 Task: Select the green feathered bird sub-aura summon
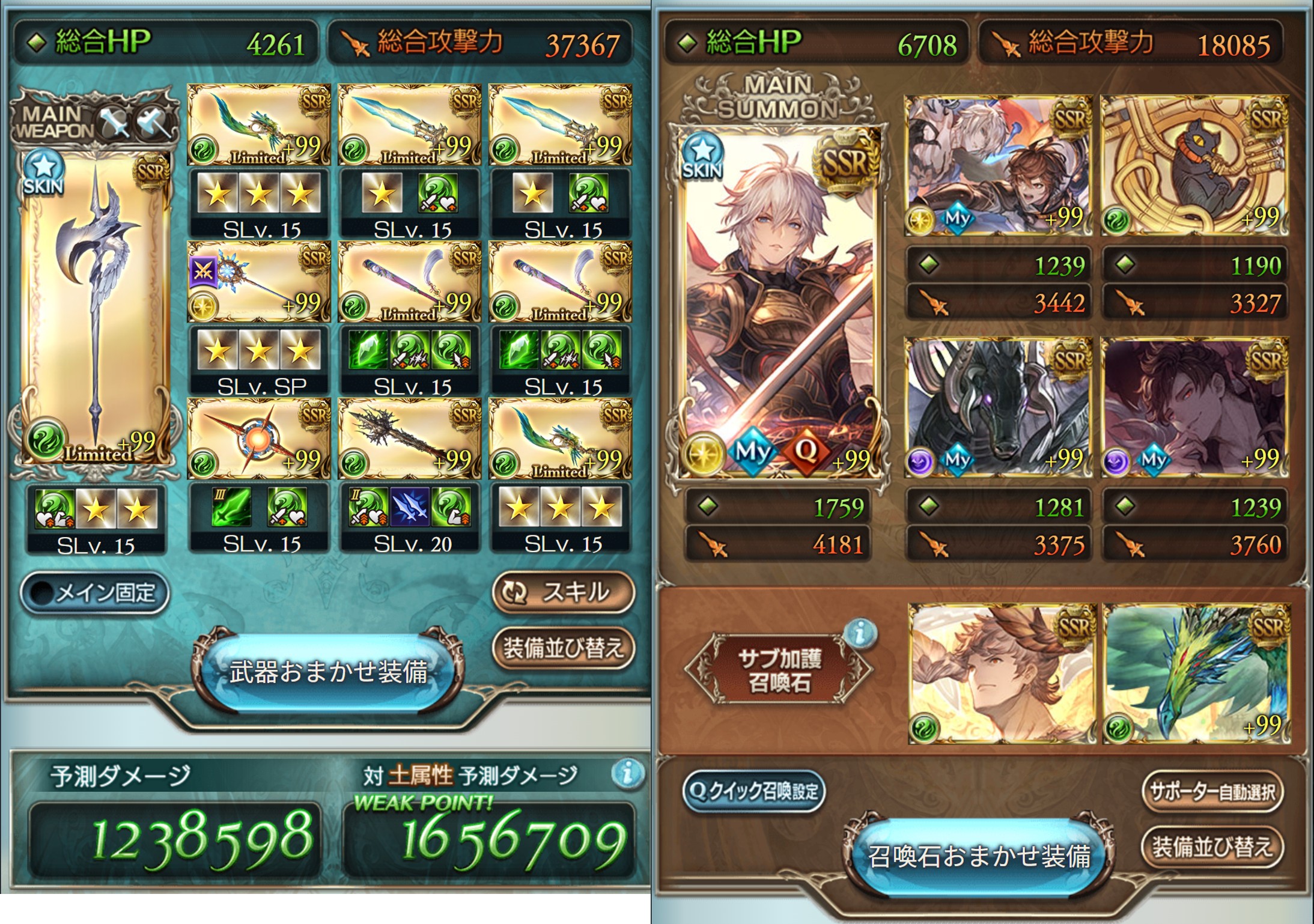1197,673
